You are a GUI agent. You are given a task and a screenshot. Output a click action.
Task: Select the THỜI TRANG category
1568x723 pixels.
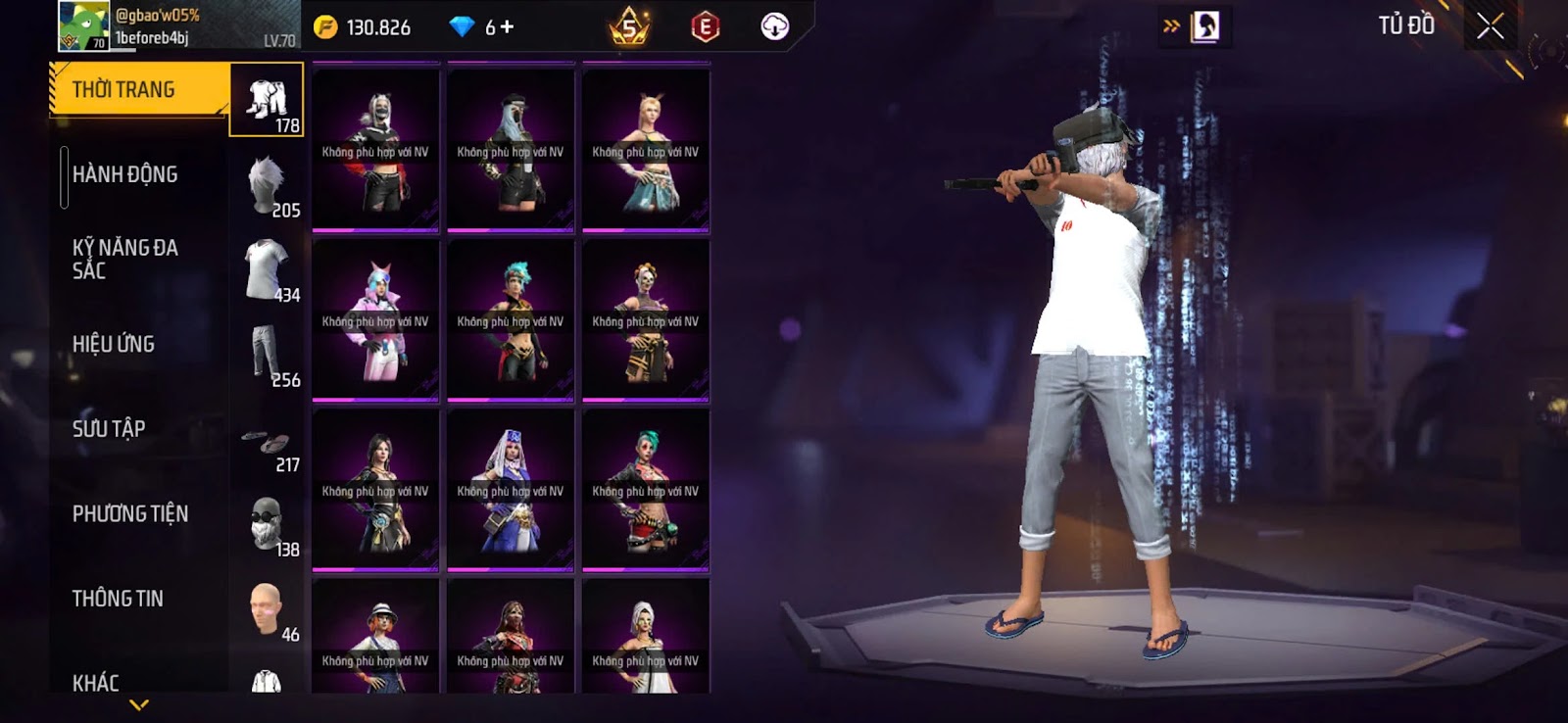(137, 90)
